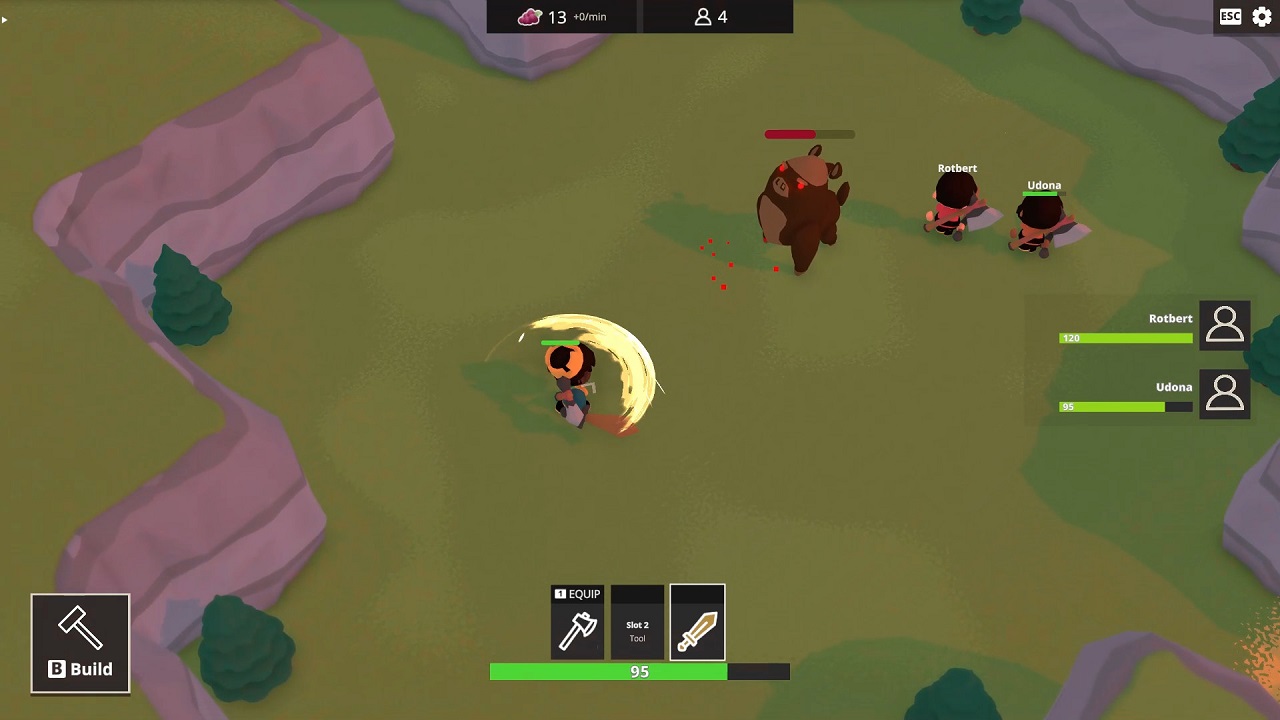
Task: Show the population count panel
Action: tap(711, 17)
